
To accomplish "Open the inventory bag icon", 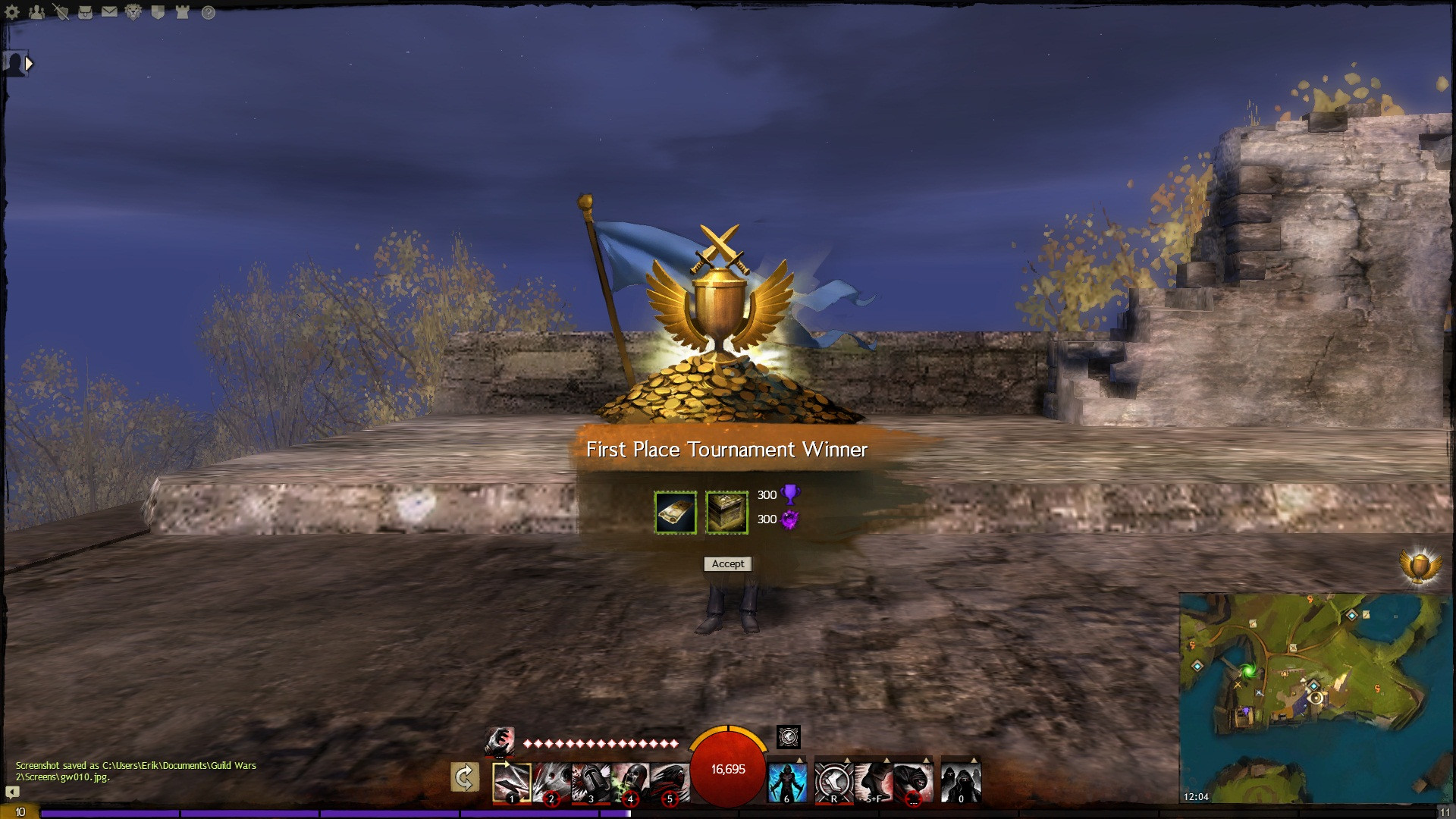I will pyautogui.click(x=85, y=12).
